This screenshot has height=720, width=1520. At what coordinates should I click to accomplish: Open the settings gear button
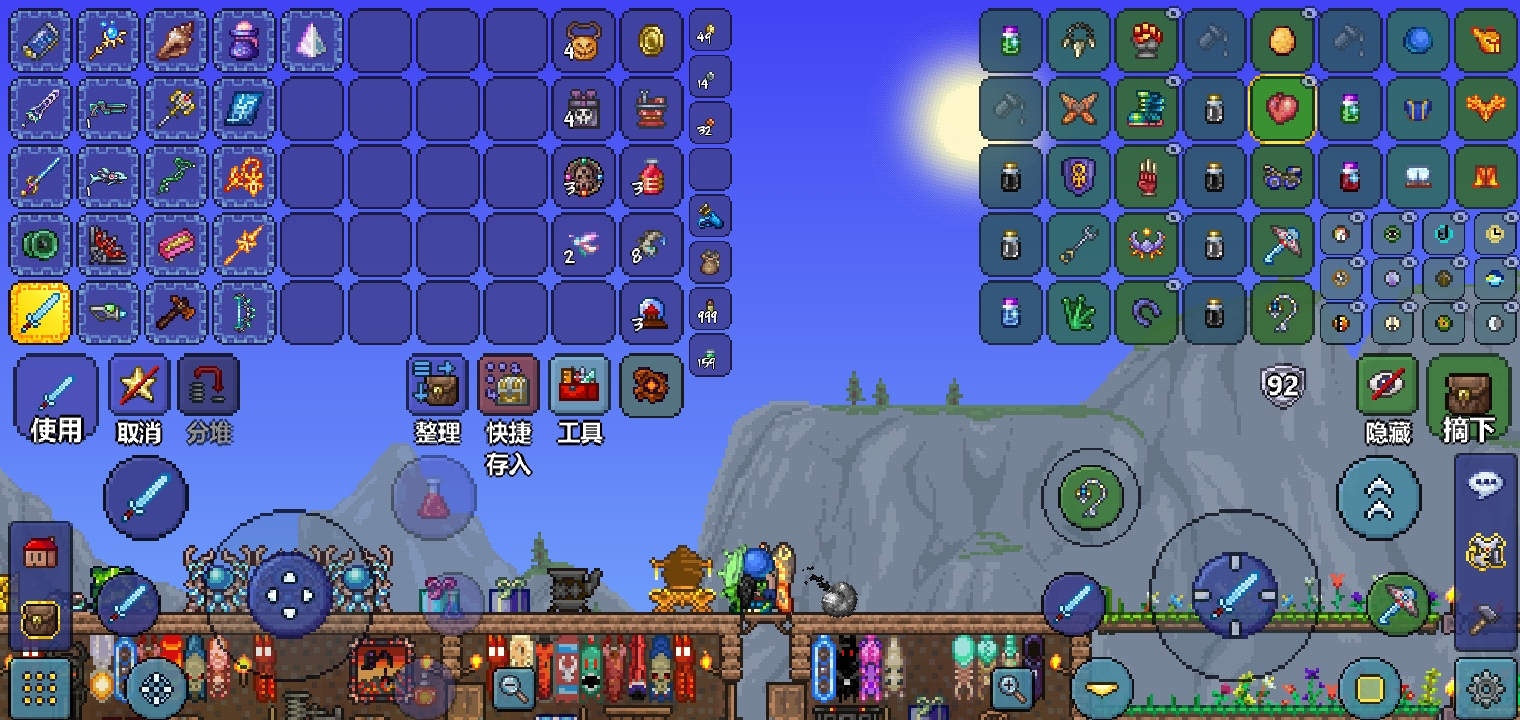coord(1486,688)
